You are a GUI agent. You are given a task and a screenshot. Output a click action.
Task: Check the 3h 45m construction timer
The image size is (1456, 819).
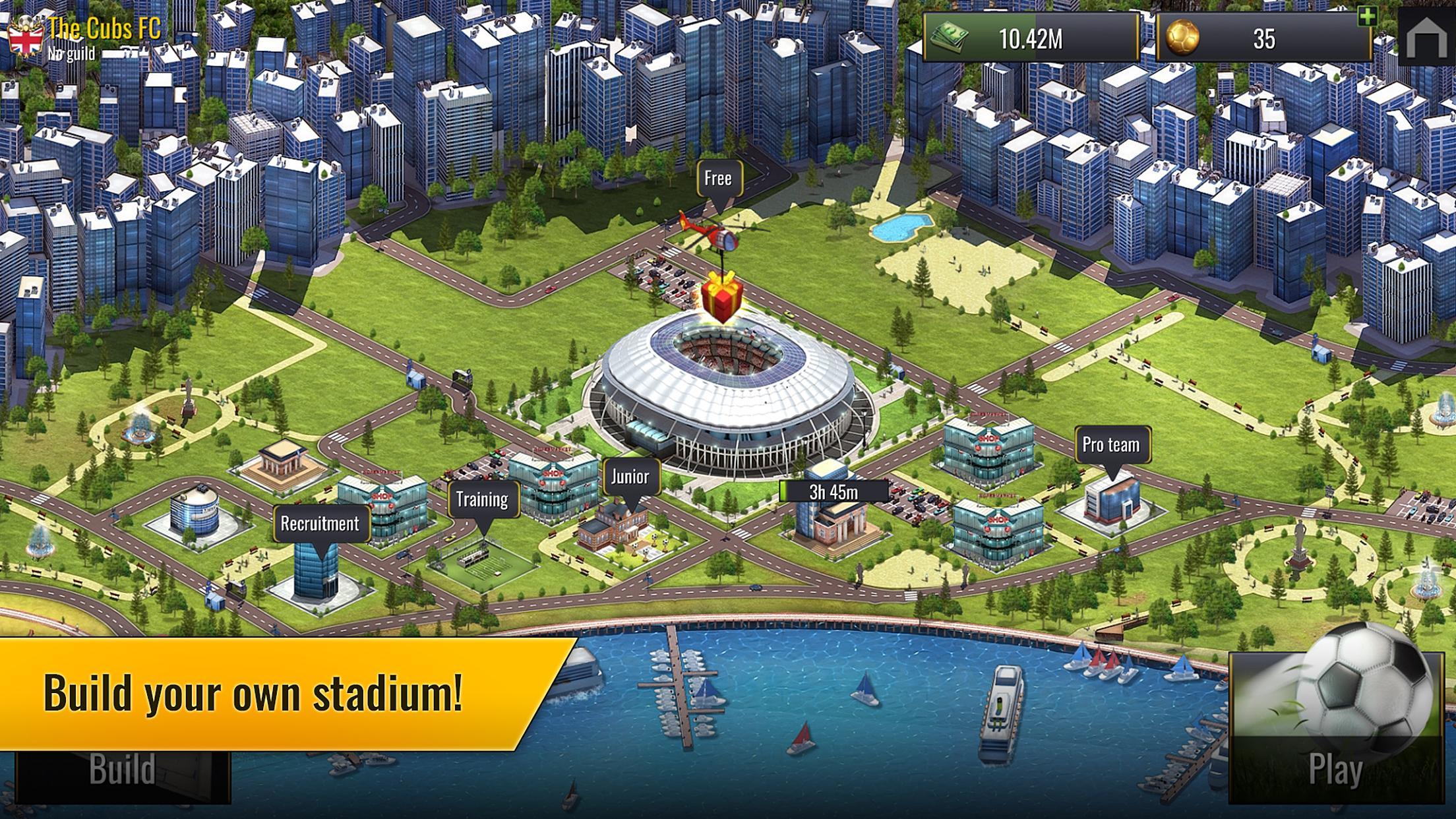834,492
